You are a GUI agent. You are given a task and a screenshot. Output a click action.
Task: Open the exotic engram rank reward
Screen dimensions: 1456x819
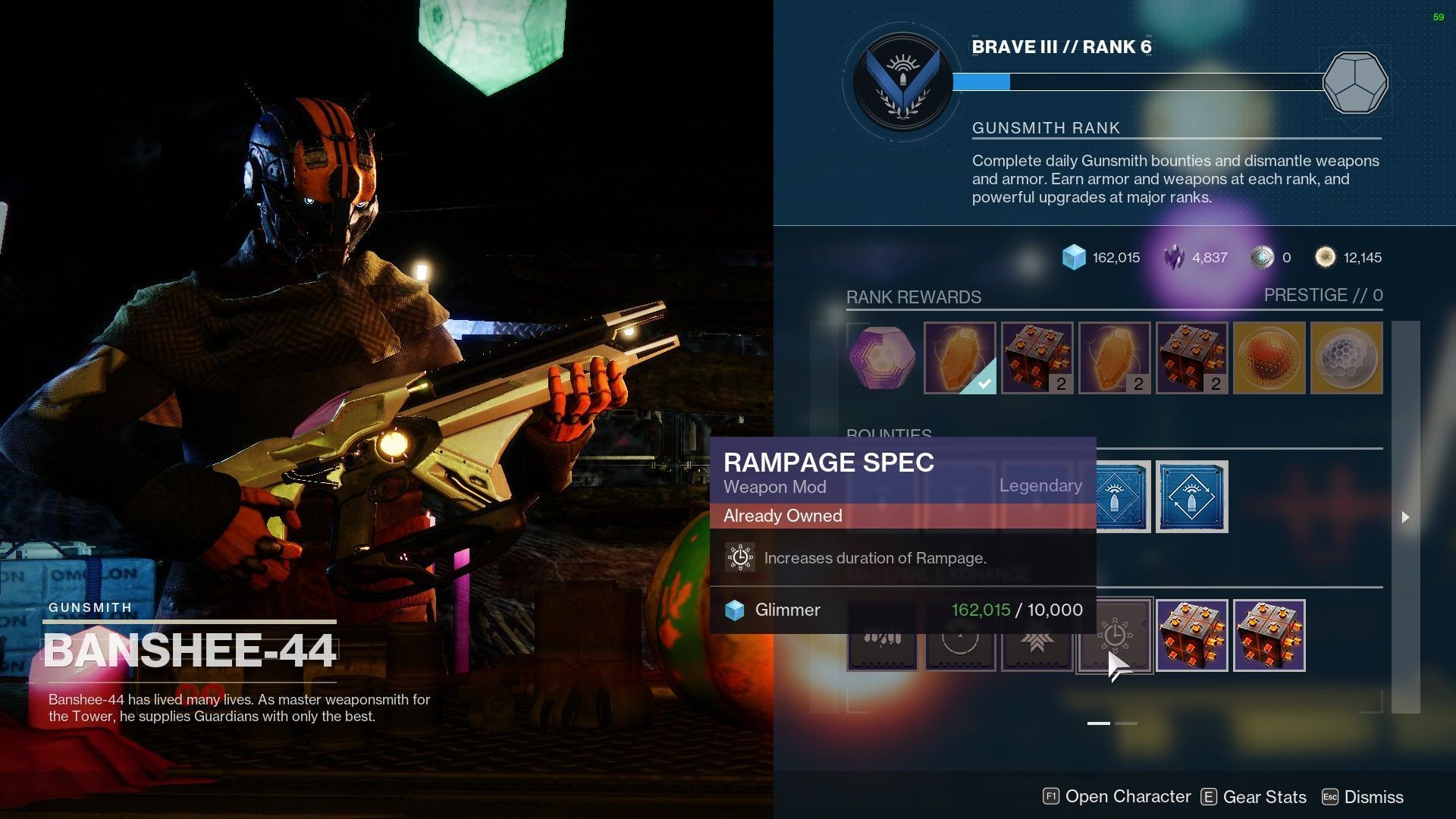pyautogui.click(x=882, y=358)
